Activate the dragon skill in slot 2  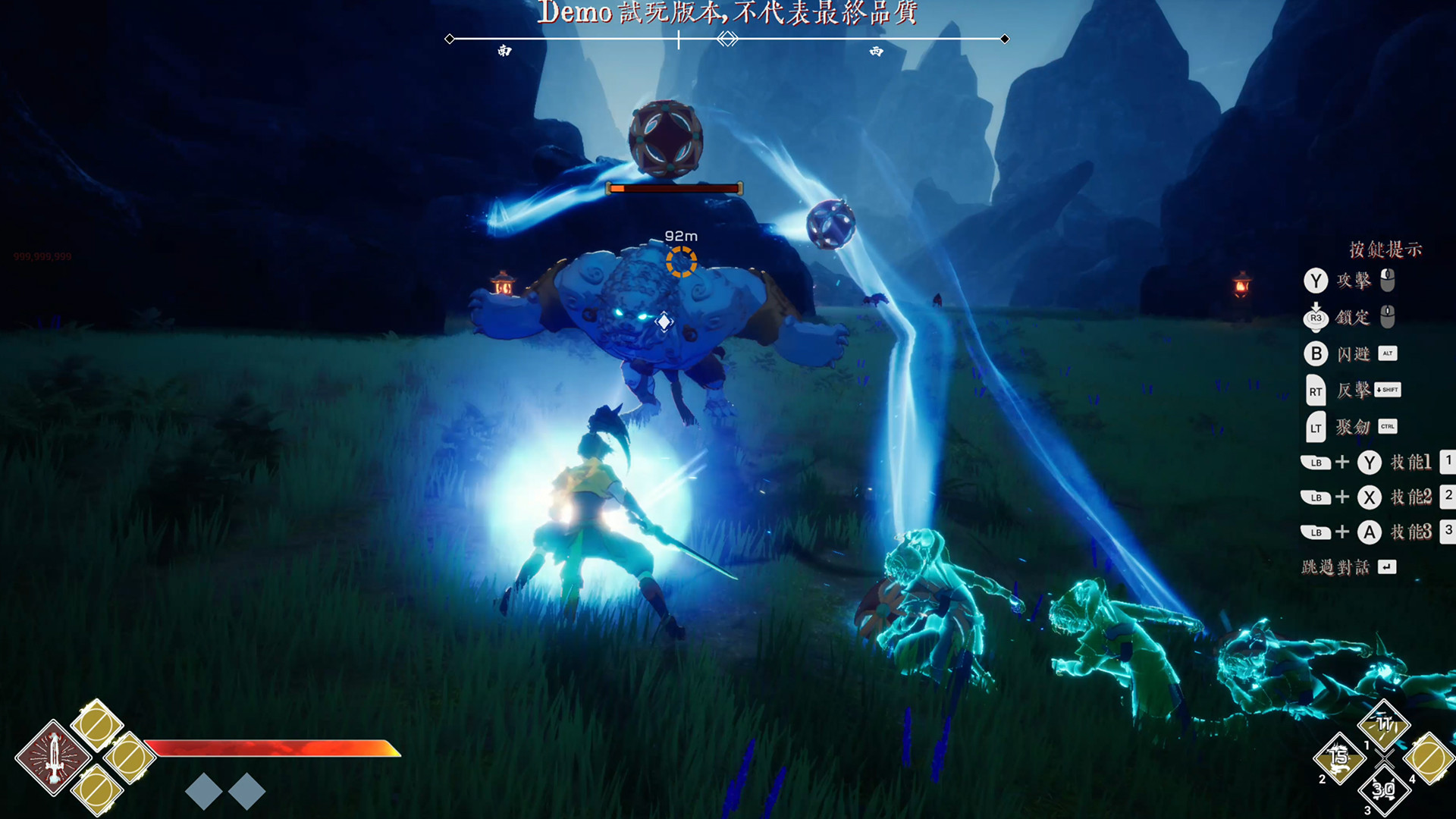(x=1340, y=757)
